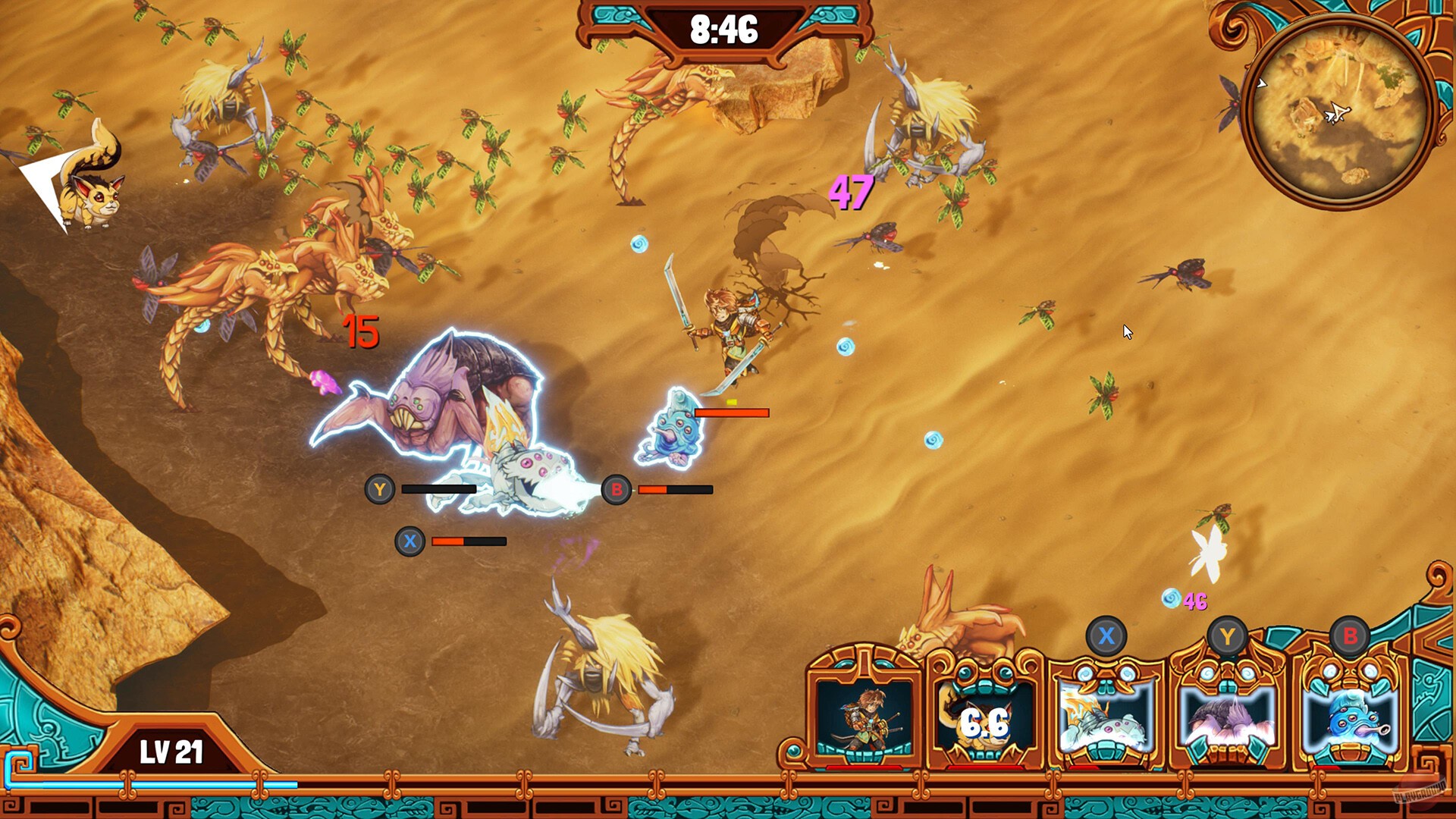Click the X badge near the lower health bar
1456x819 pixels.
pyautogui.click(x=411, y=541)
